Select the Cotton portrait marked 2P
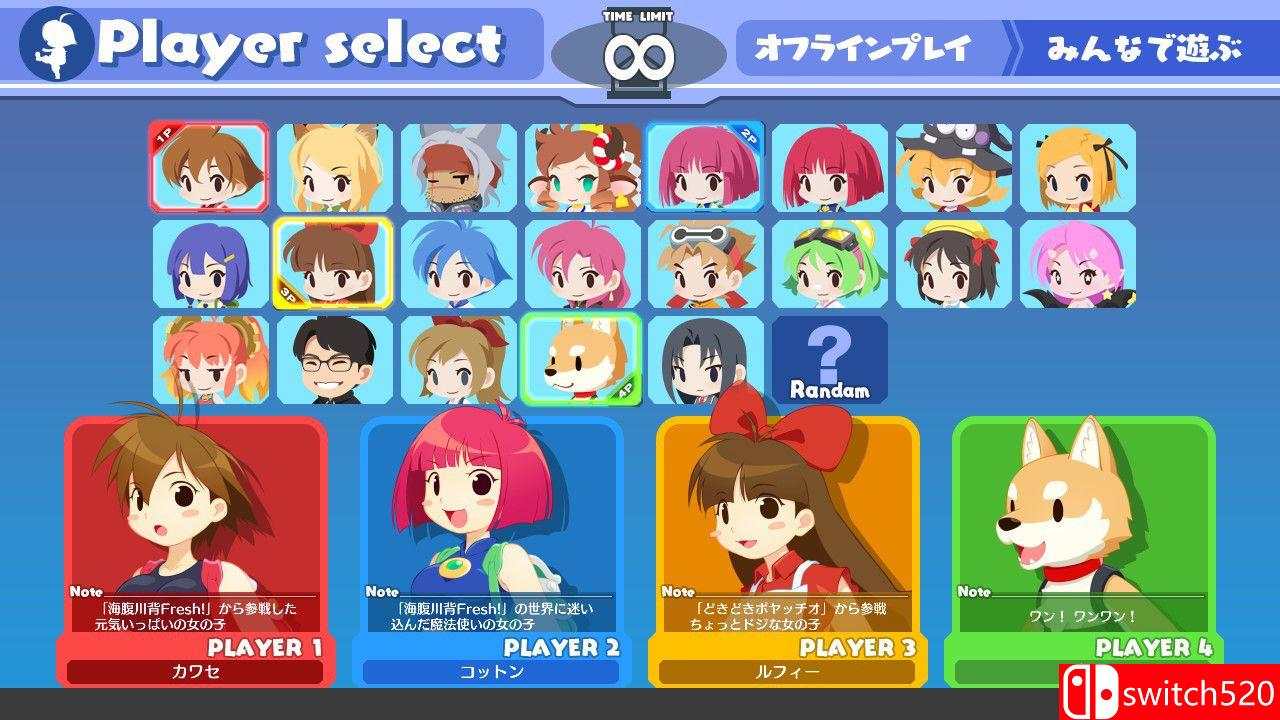 pos(706,168)
